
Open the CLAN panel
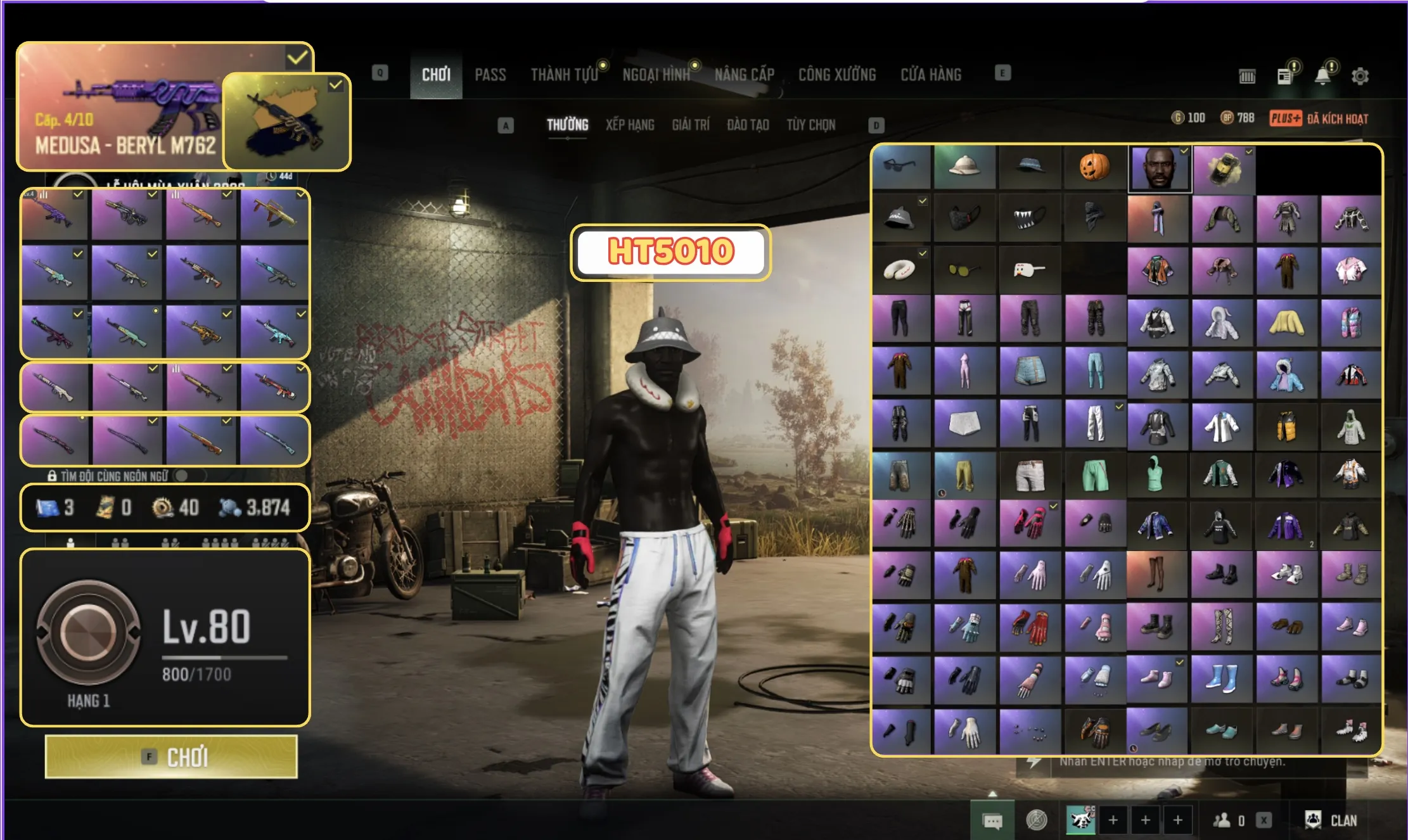(x=1331, y=820)
